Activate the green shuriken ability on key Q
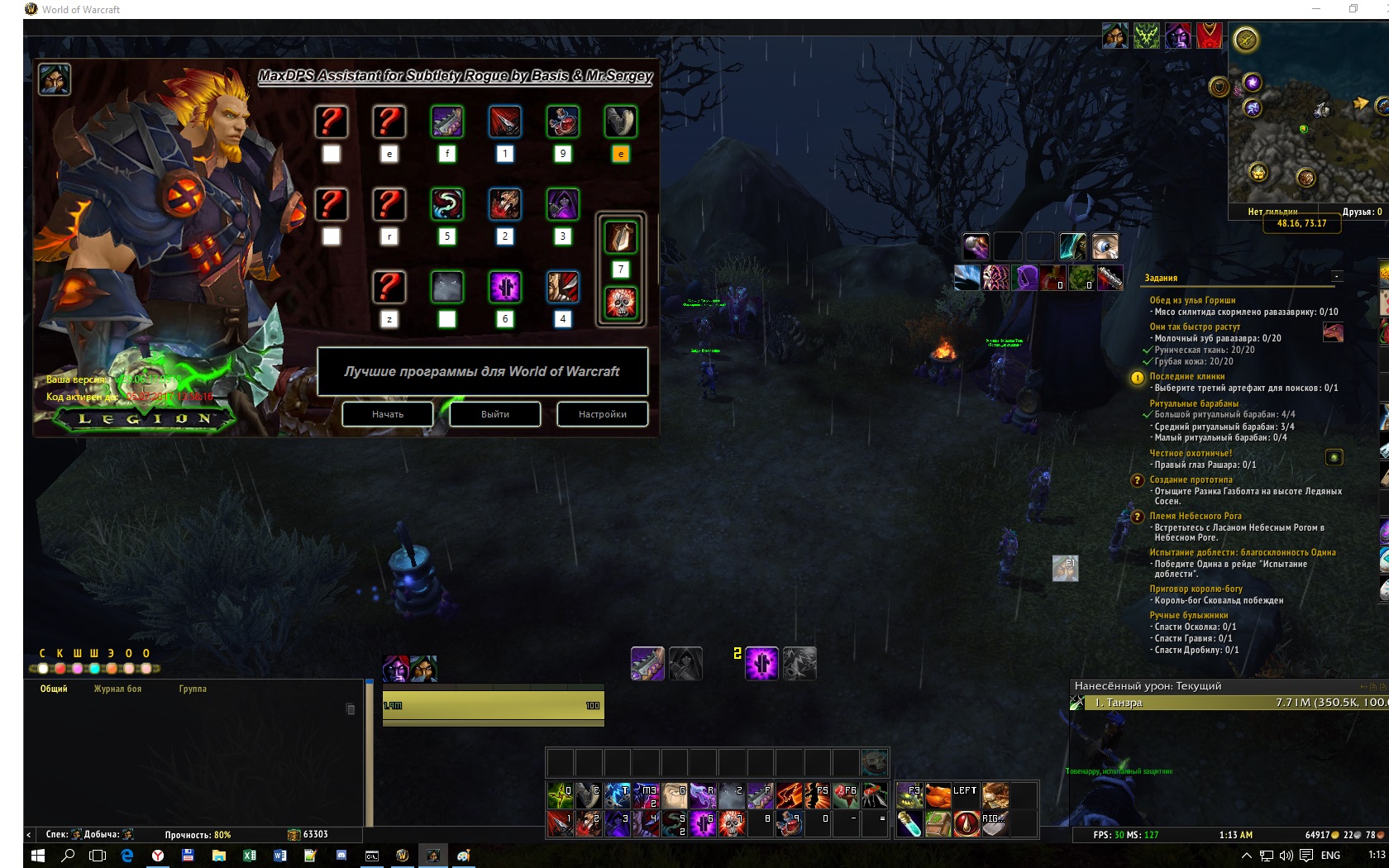 tap(560, 795)
